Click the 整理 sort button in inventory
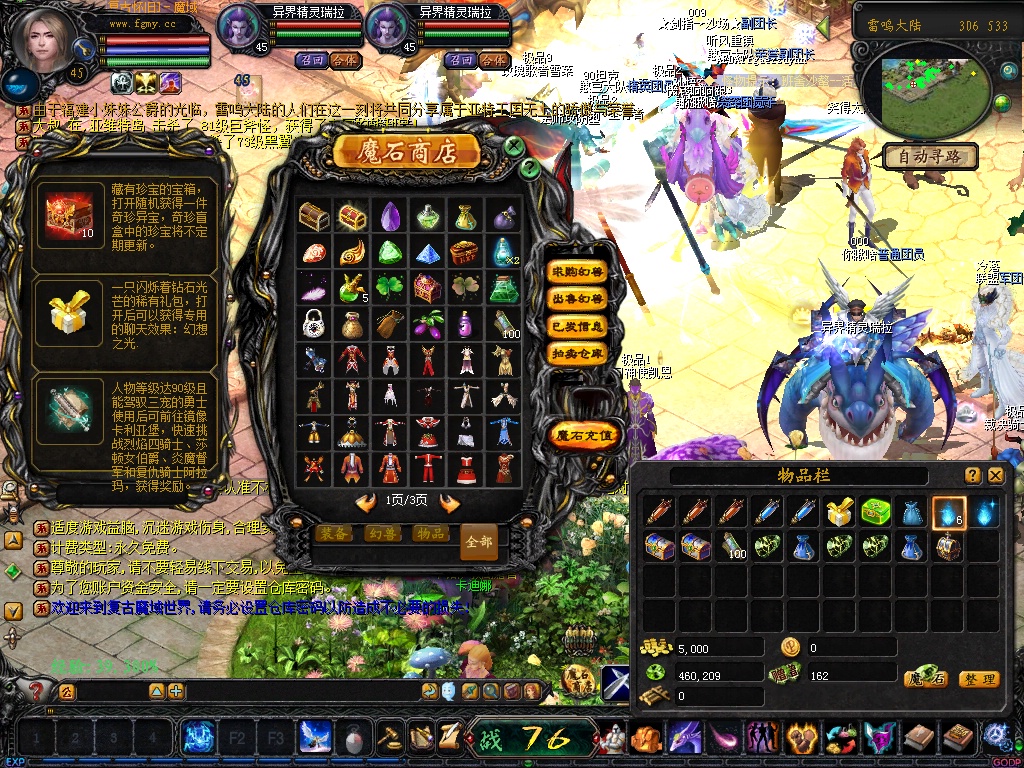Viewport: 1024px width, 768px height. coord(978,679)
